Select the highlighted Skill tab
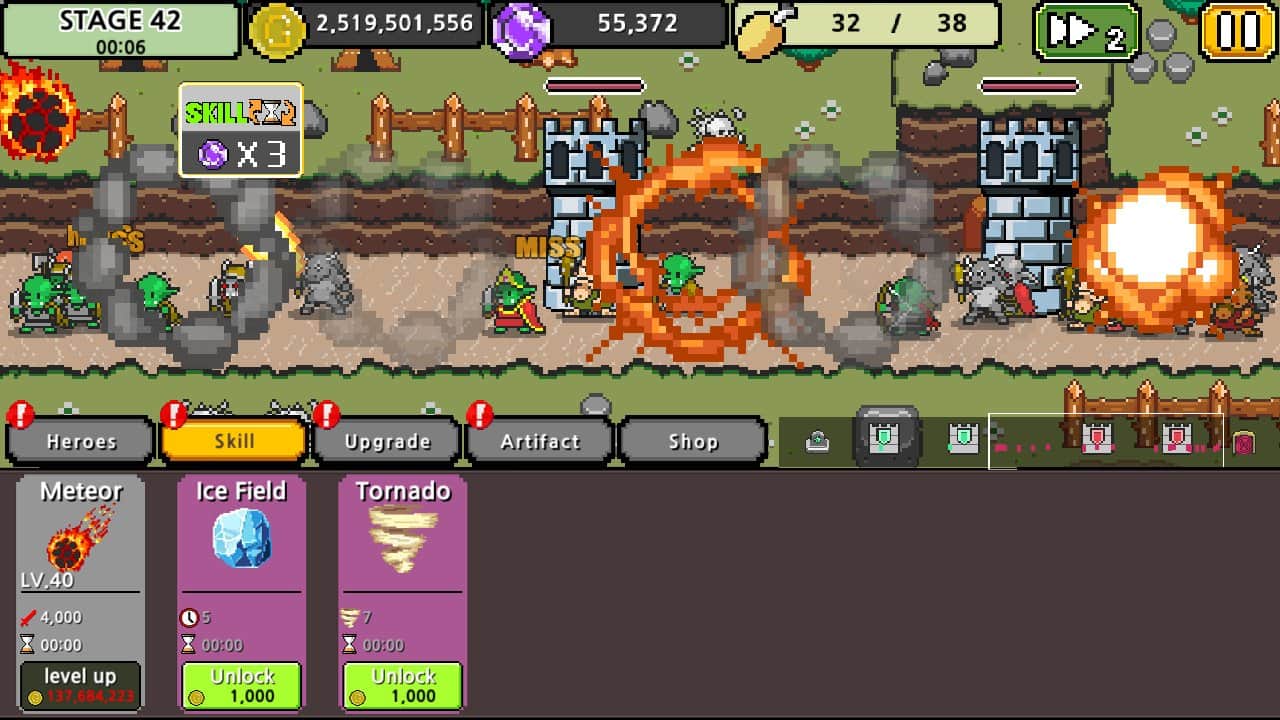The width and height of the screenshot is (1280, 720). pos(233,441)
